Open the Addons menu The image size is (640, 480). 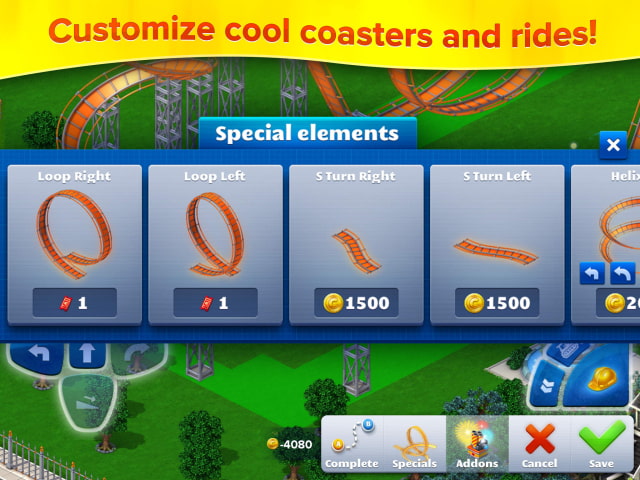[x=477, y=445]
